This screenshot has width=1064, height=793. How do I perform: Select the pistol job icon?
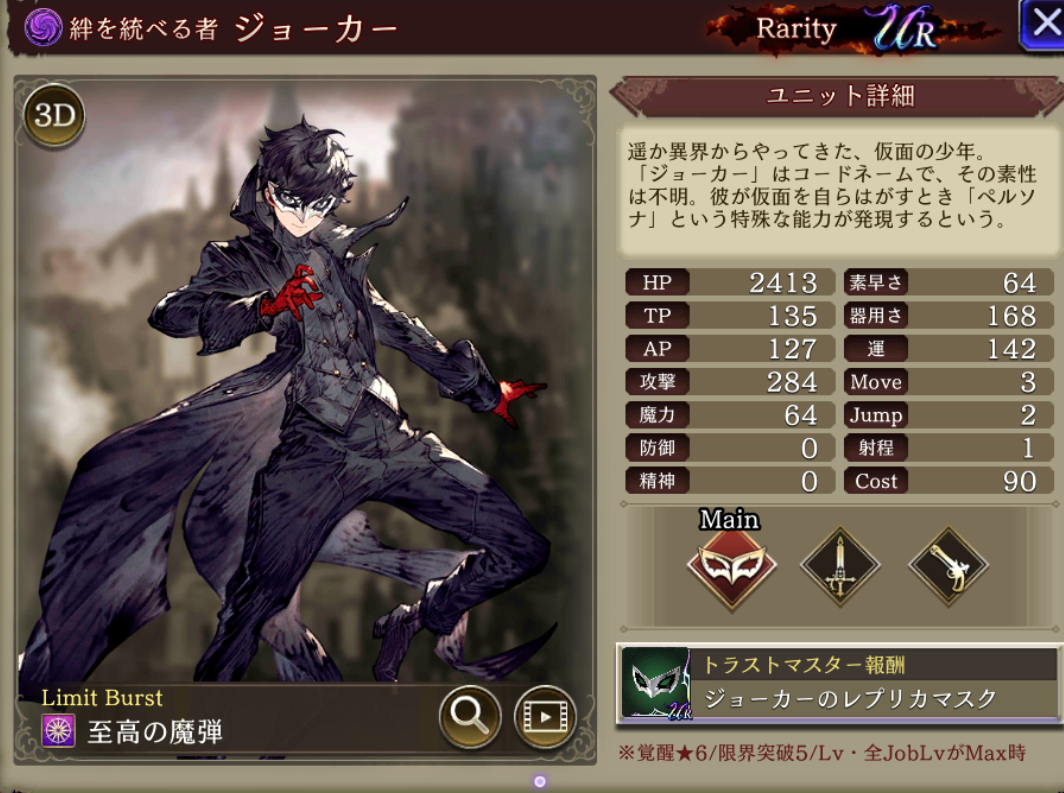click(947, 567)
